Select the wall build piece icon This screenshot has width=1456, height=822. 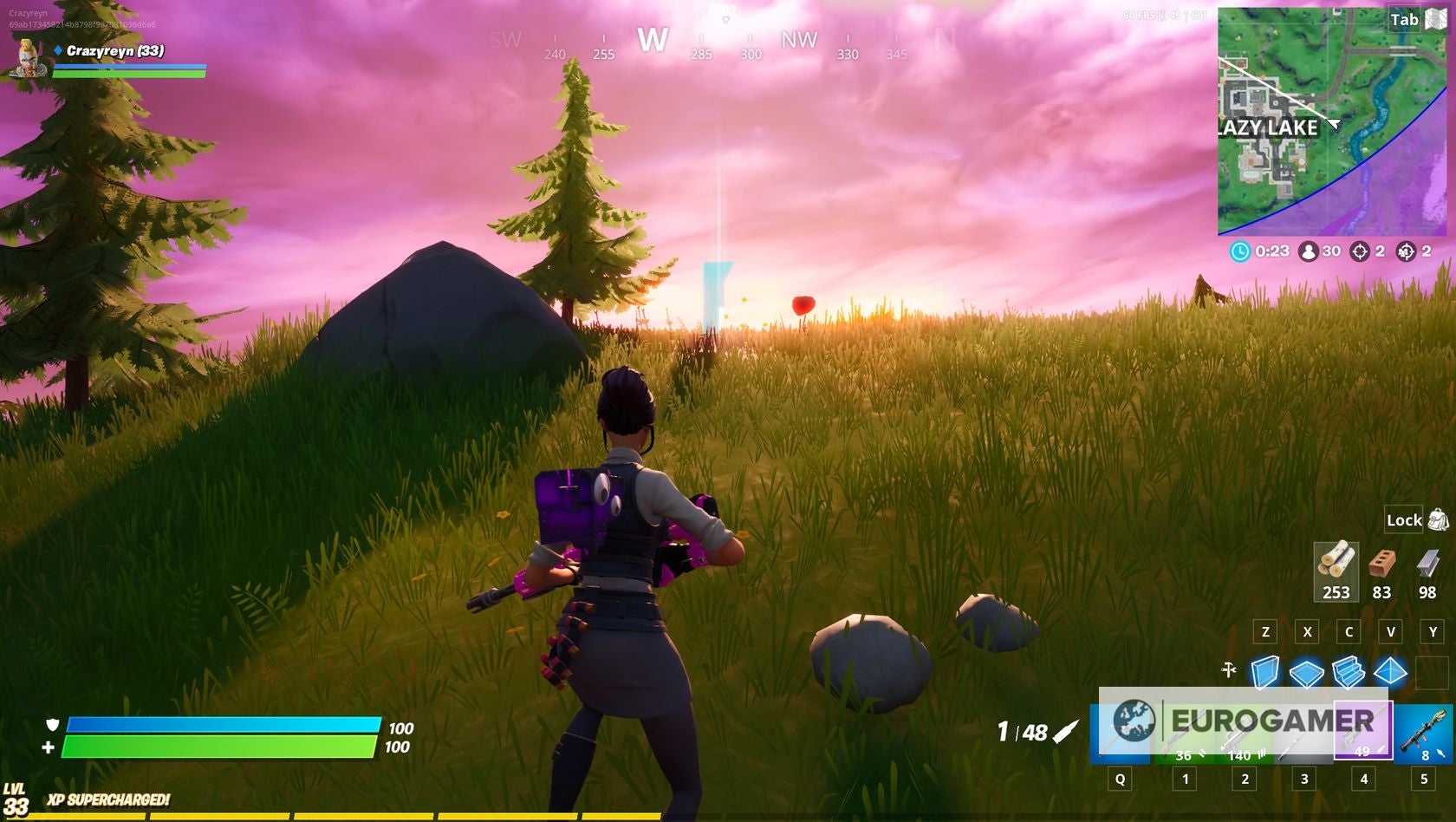point(1265,670)
